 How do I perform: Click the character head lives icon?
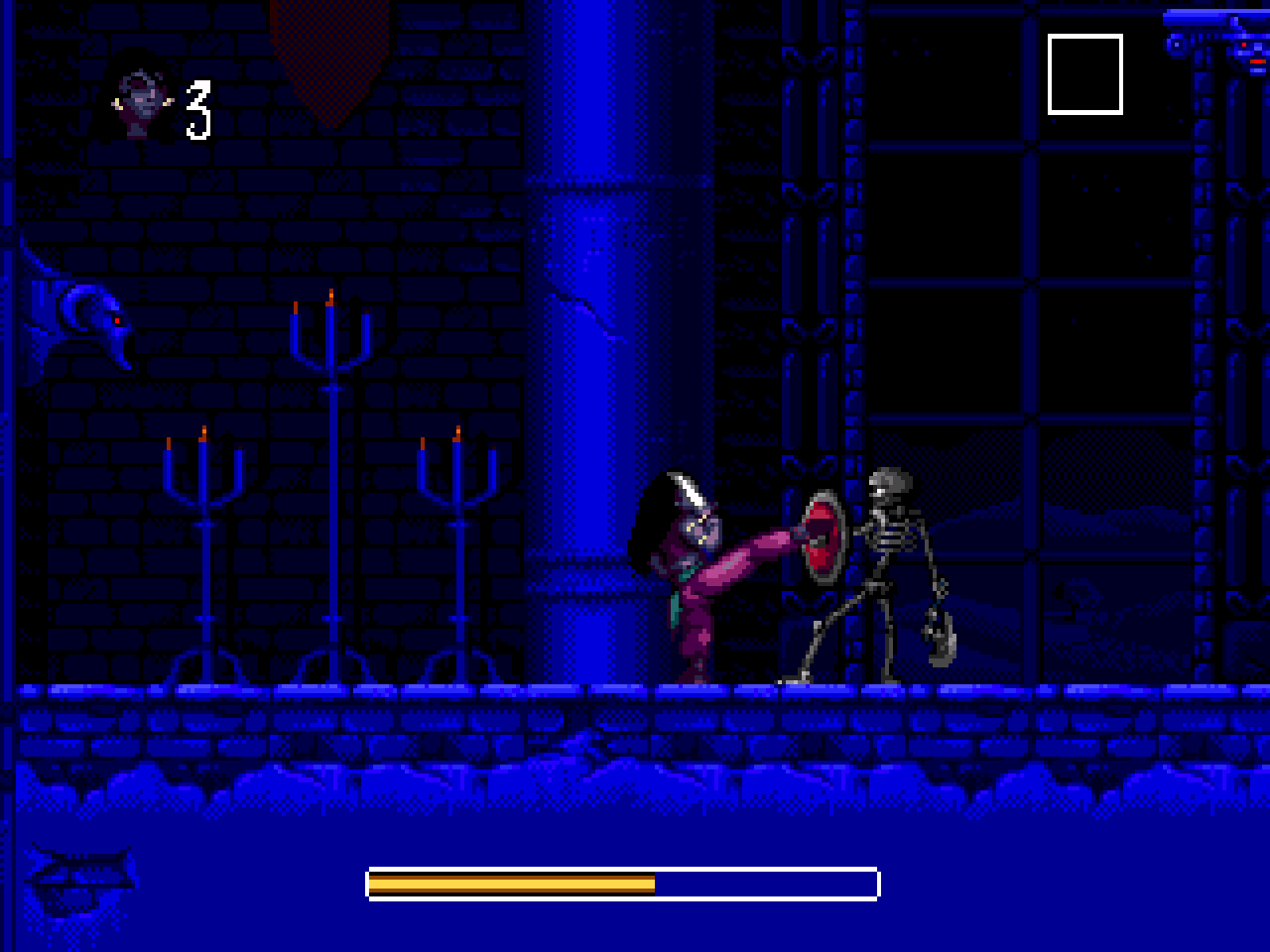coord(142,105)
